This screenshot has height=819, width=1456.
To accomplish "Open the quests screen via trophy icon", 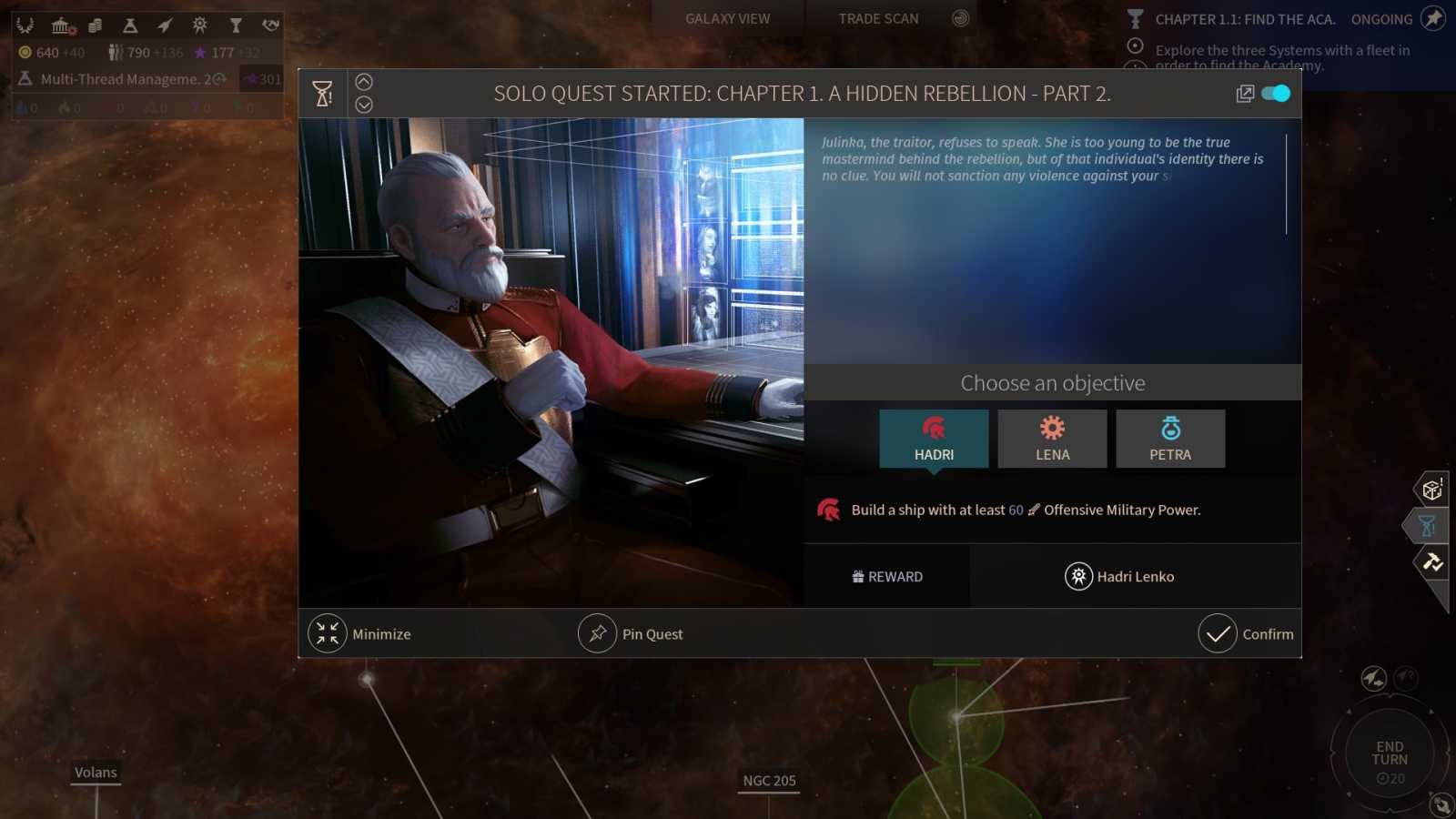I will 236,25.
